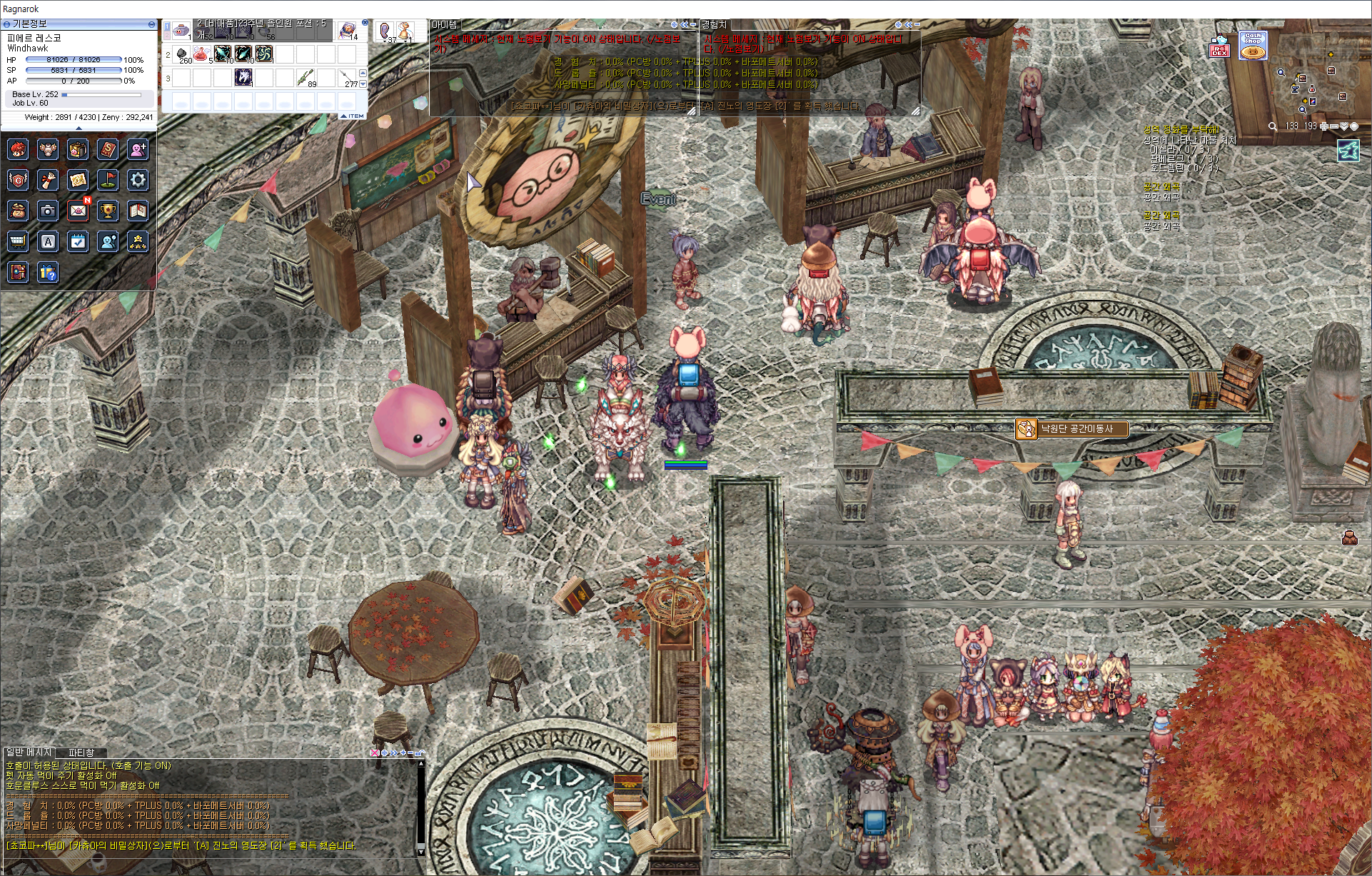Image resolution: width=1372 pixels, height=876 pixels.
Task: Open the gift box with question mark
Action: [48, 272]
